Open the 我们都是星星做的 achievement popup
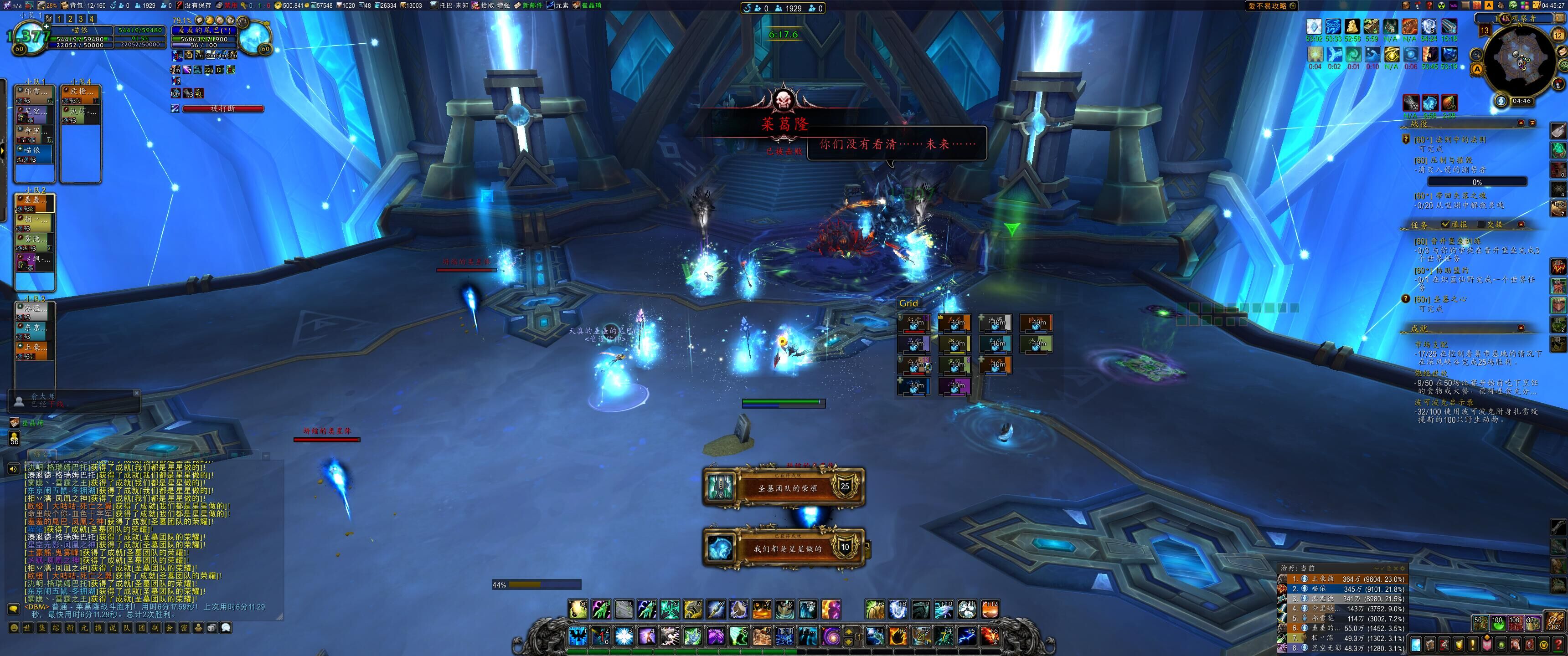The height and width of the screenshot is (656, 1568). click(x=784, y=548)
